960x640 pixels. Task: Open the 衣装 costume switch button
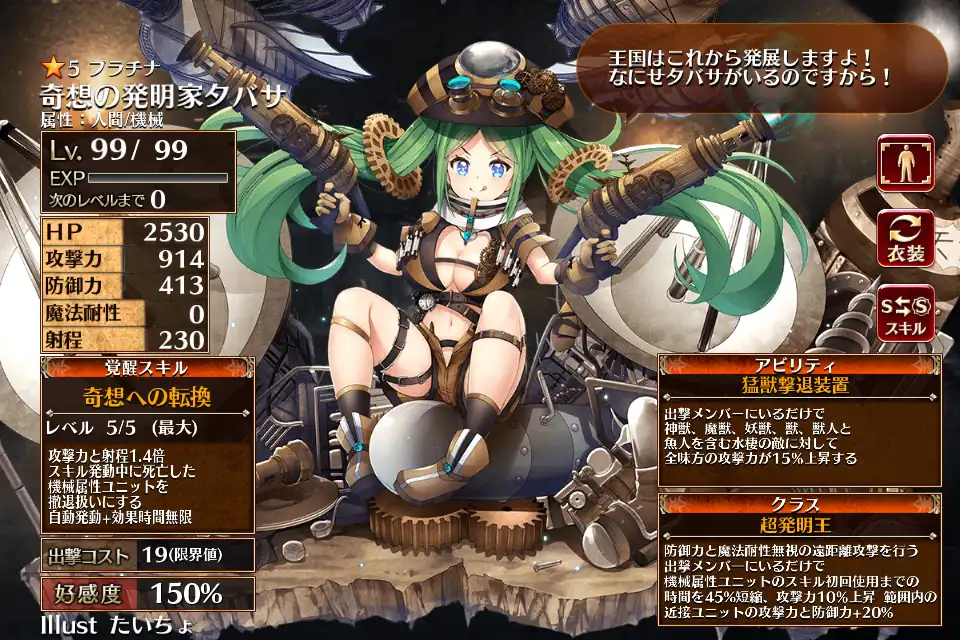click(x=906, y=238)
